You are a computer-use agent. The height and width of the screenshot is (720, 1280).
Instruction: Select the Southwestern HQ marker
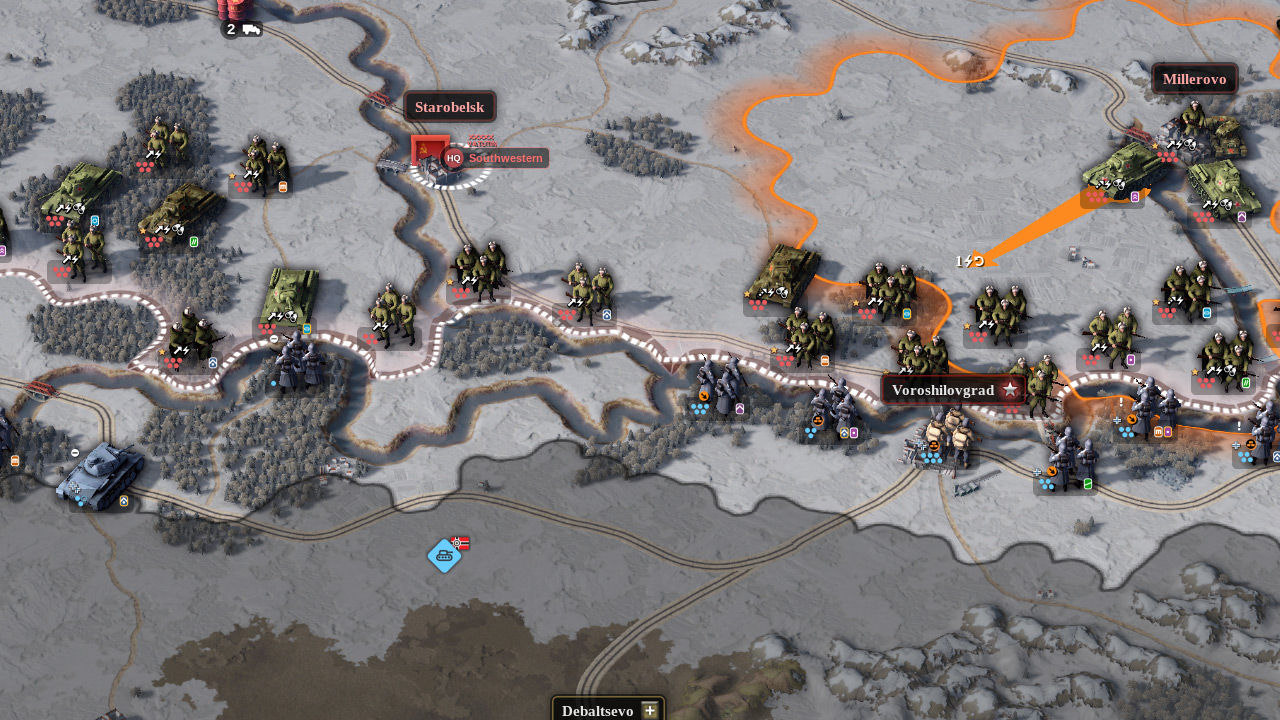pyautogui.click(x=495, y=158)
